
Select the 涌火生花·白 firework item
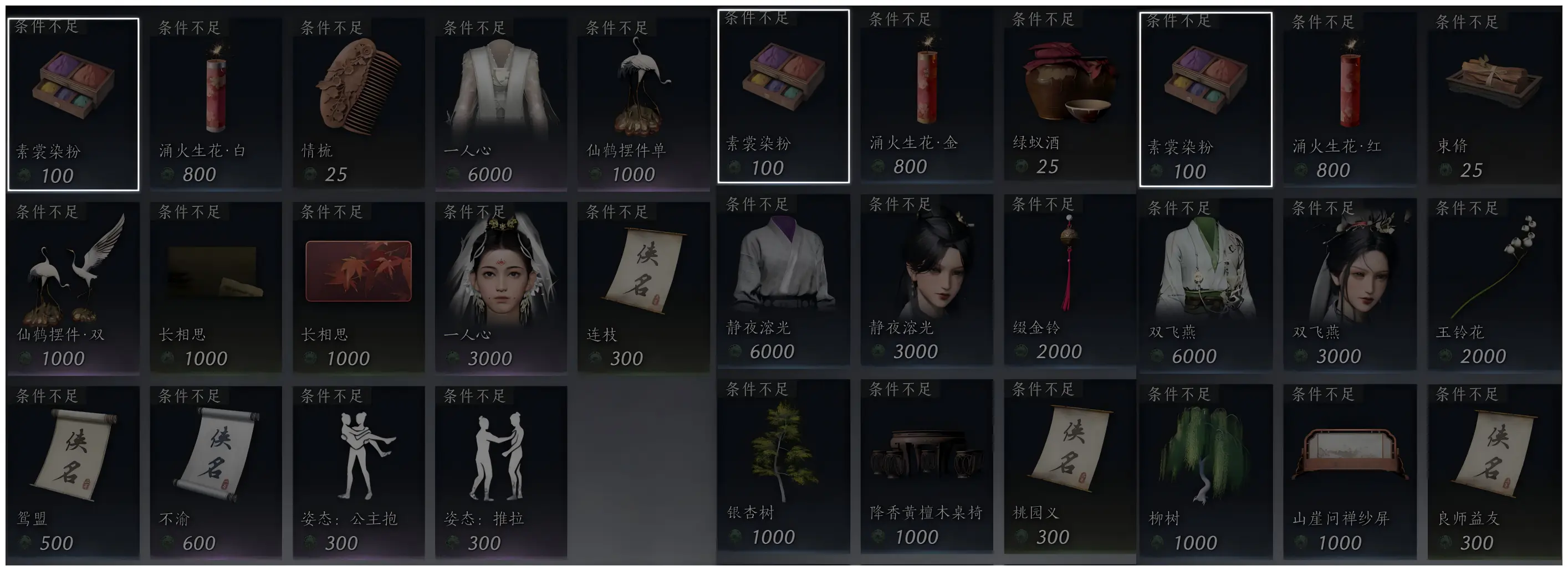[x=216, y=104]
